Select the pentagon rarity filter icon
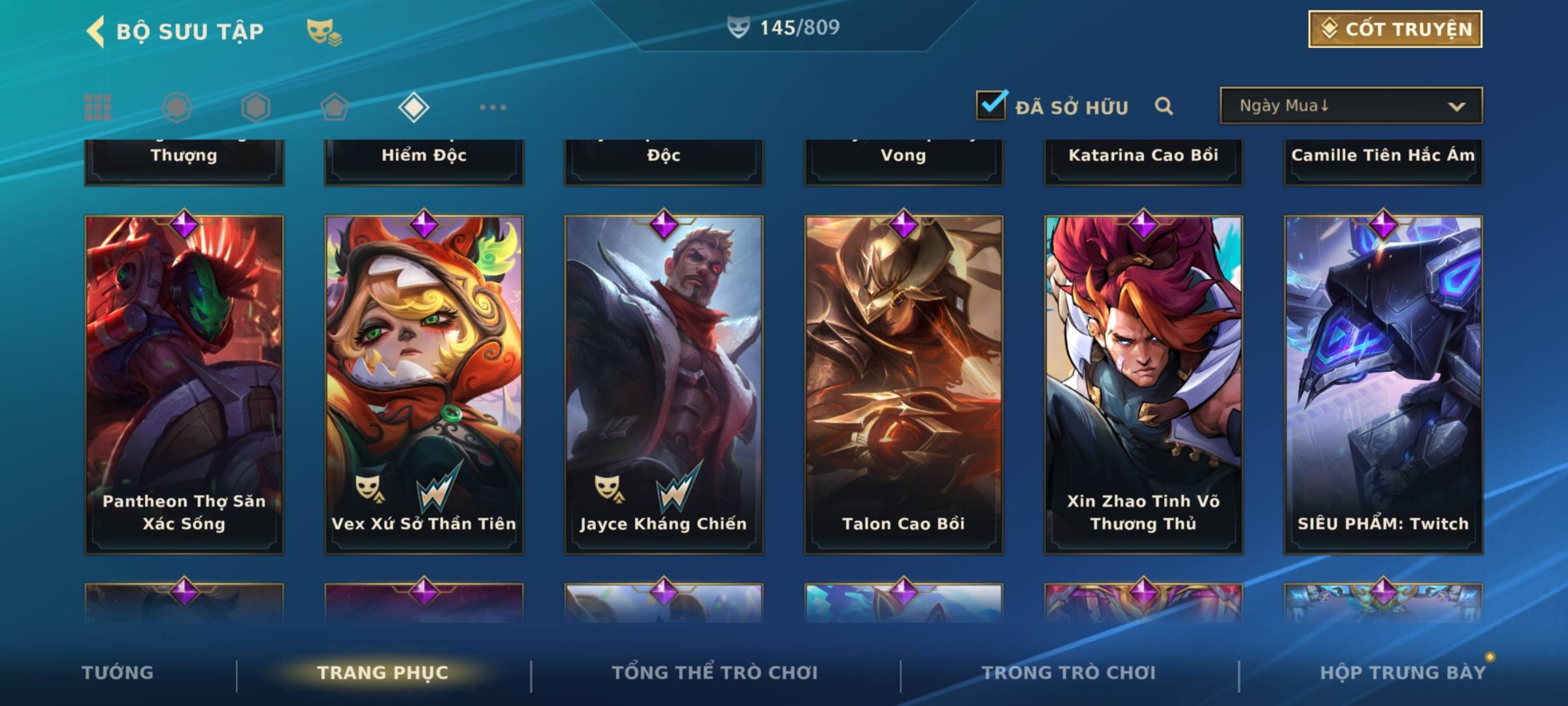Screen dimensions: 1568x706 coord(335,107)
